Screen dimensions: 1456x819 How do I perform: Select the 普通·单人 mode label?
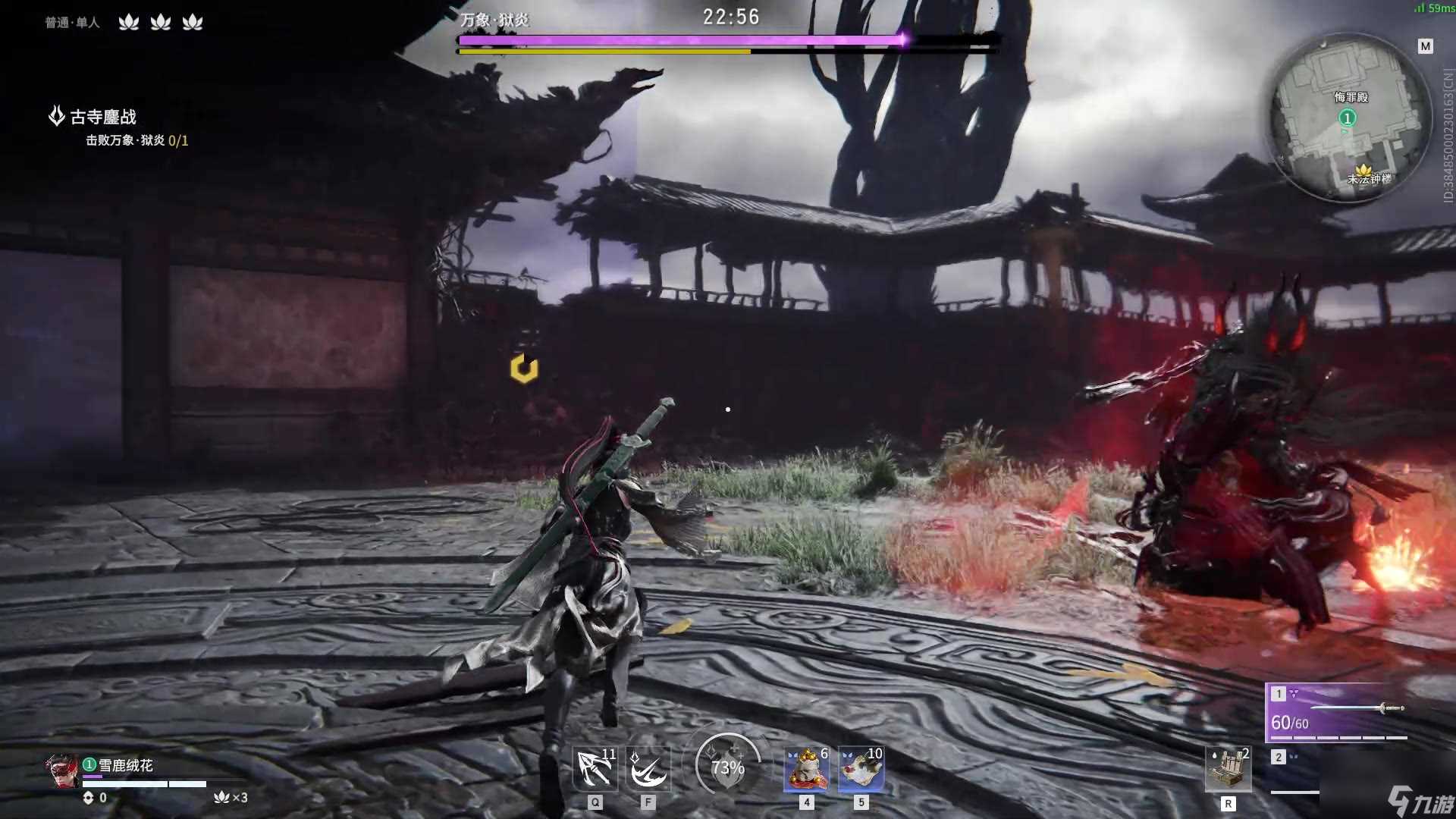[72, 22]
